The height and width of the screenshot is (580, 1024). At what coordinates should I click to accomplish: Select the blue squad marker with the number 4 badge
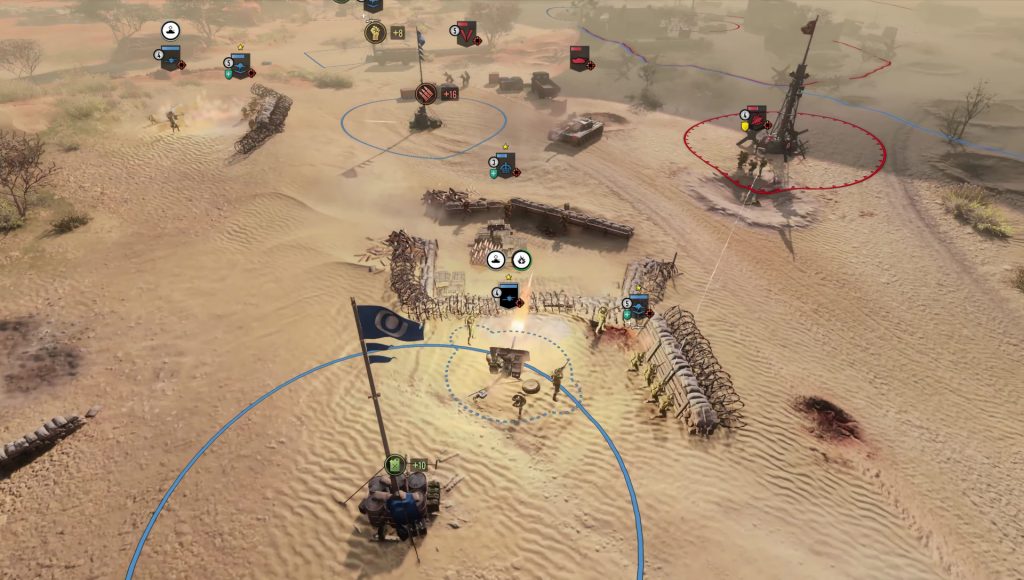[171, 56]
